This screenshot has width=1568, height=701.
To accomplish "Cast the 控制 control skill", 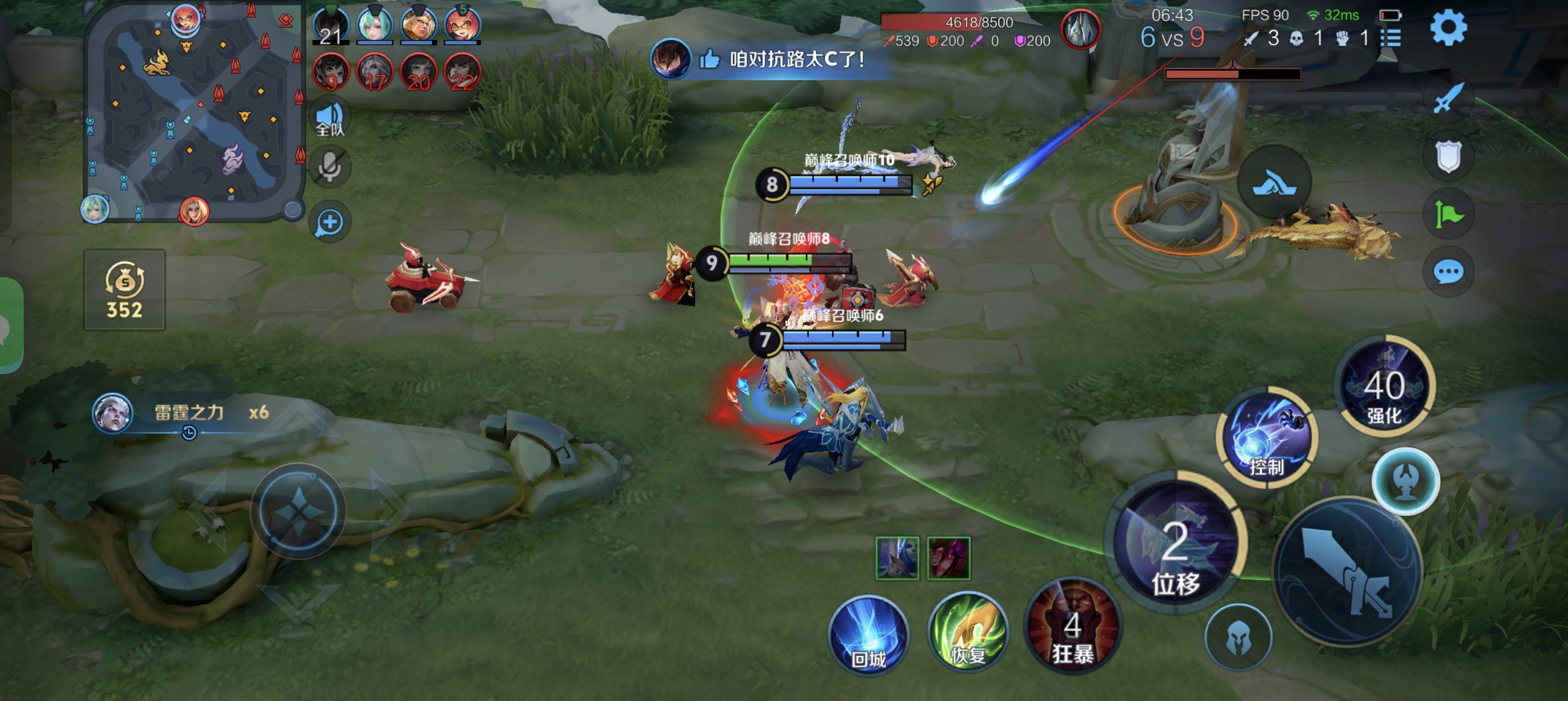I will 1267,436.
